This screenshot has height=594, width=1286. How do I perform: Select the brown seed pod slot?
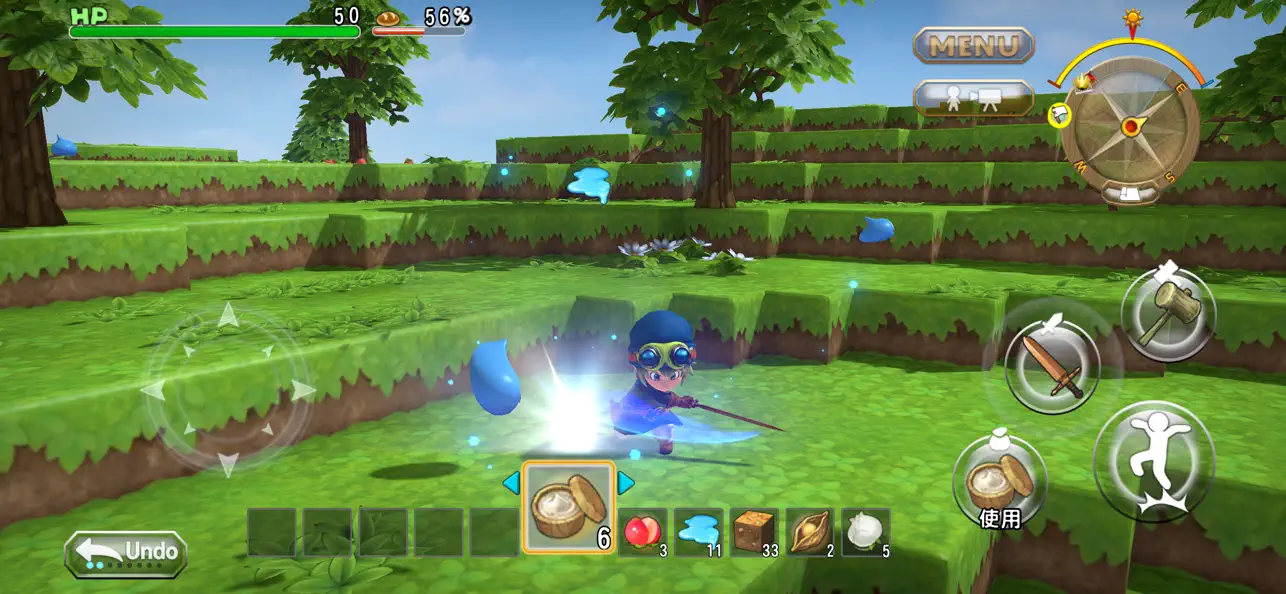tap(809, 531)
